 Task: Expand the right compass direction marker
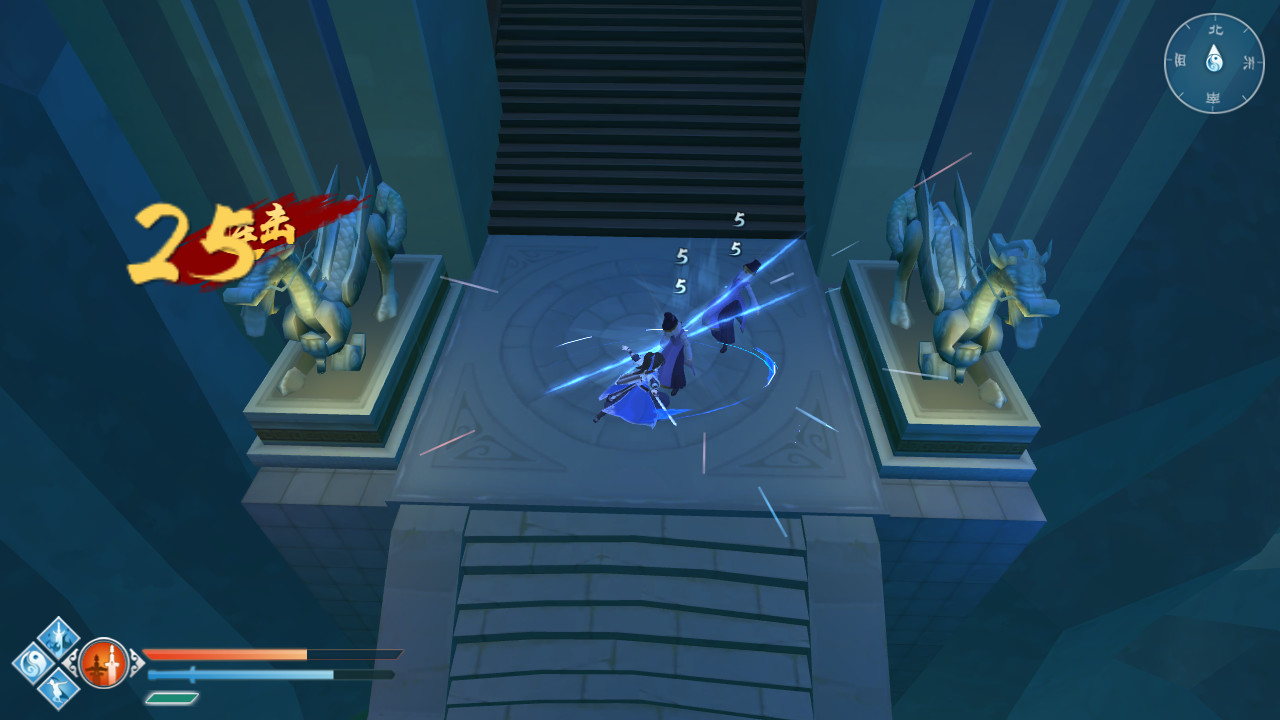tap(1249, 60)
